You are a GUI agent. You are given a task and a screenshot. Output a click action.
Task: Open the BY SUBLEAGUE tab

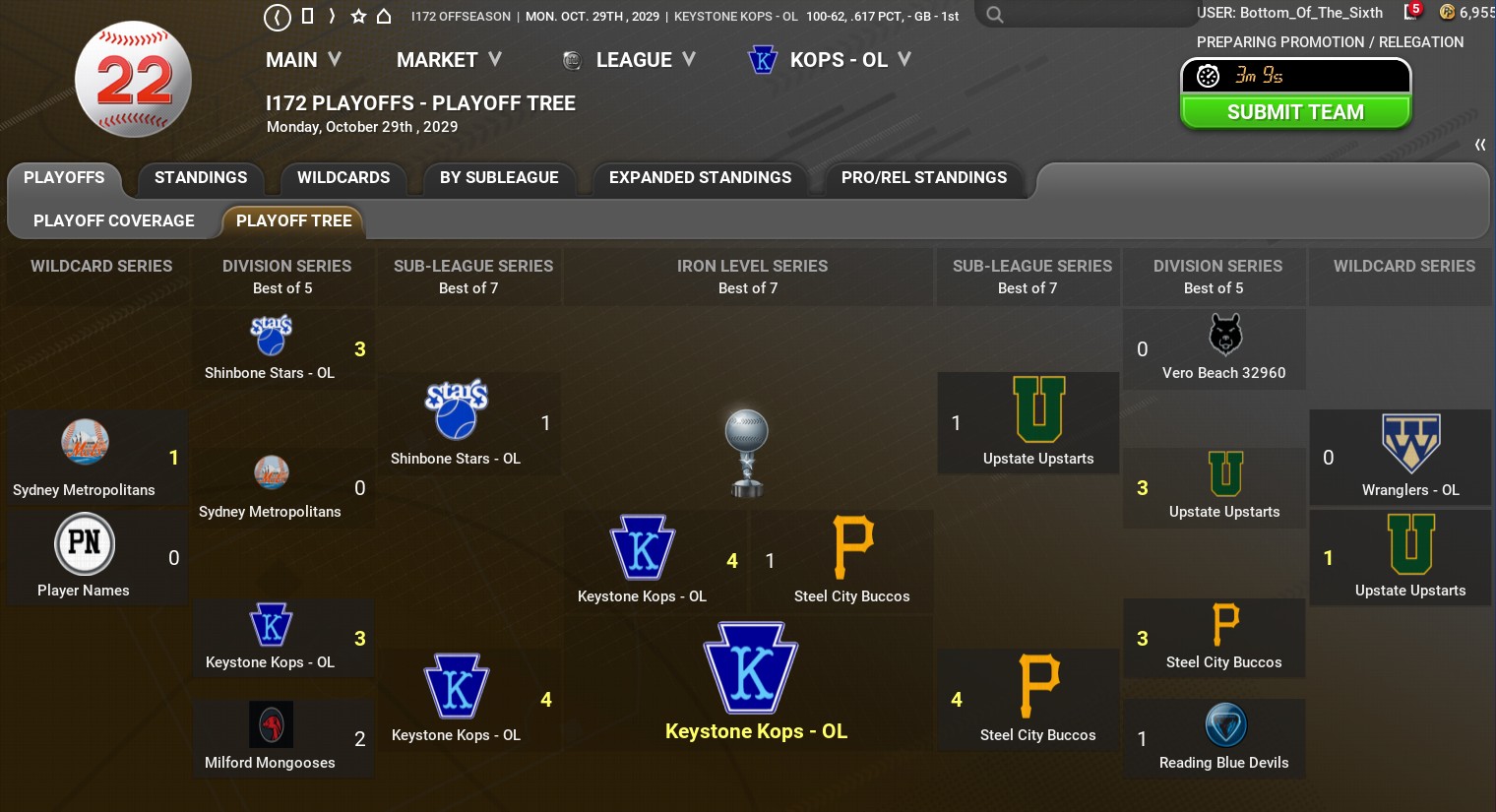click(x=499, y=178)
